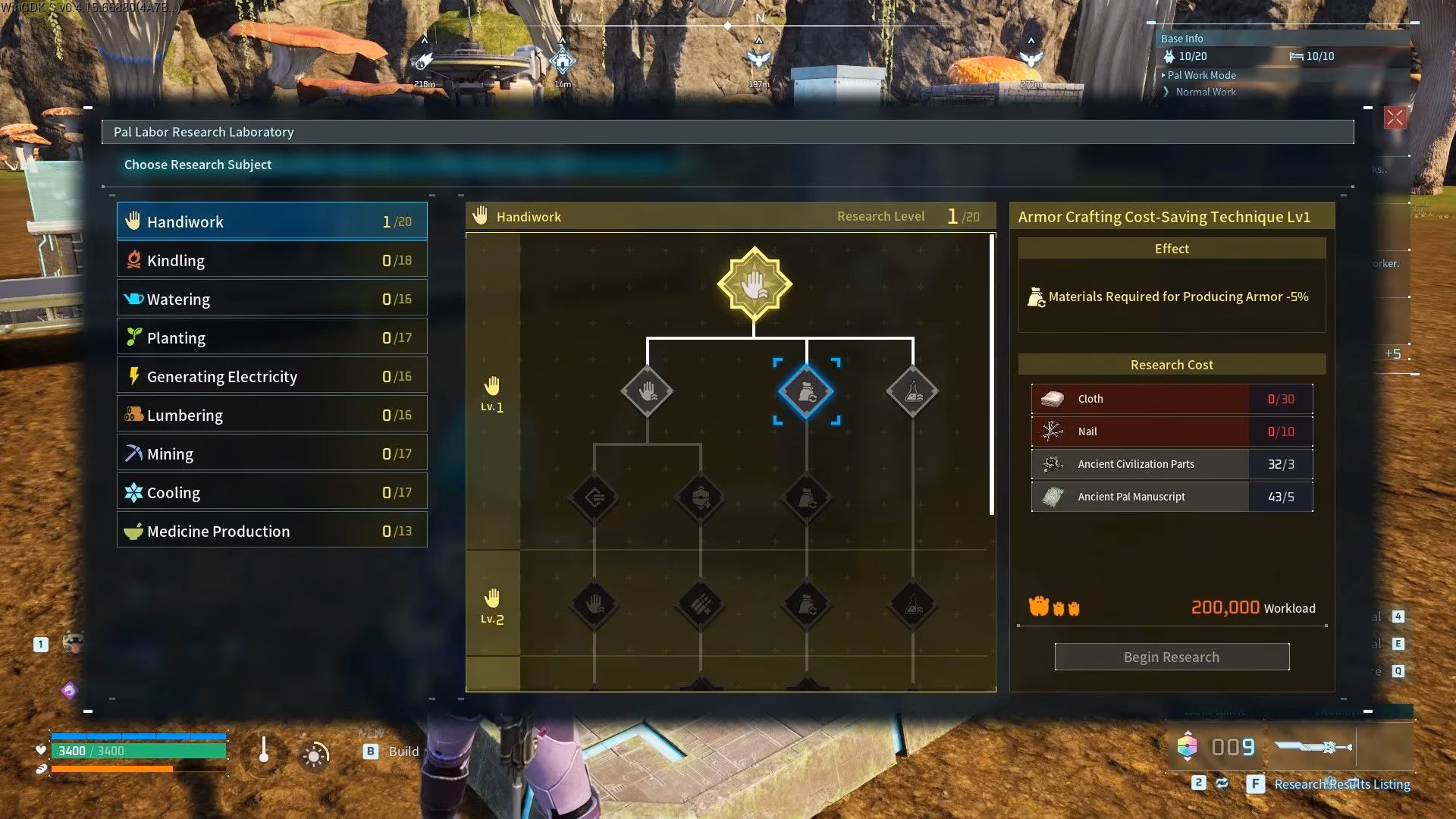The image size is (1456, 819).
Task: Show the Lumbering research category
Action: [x=271, y=415]
